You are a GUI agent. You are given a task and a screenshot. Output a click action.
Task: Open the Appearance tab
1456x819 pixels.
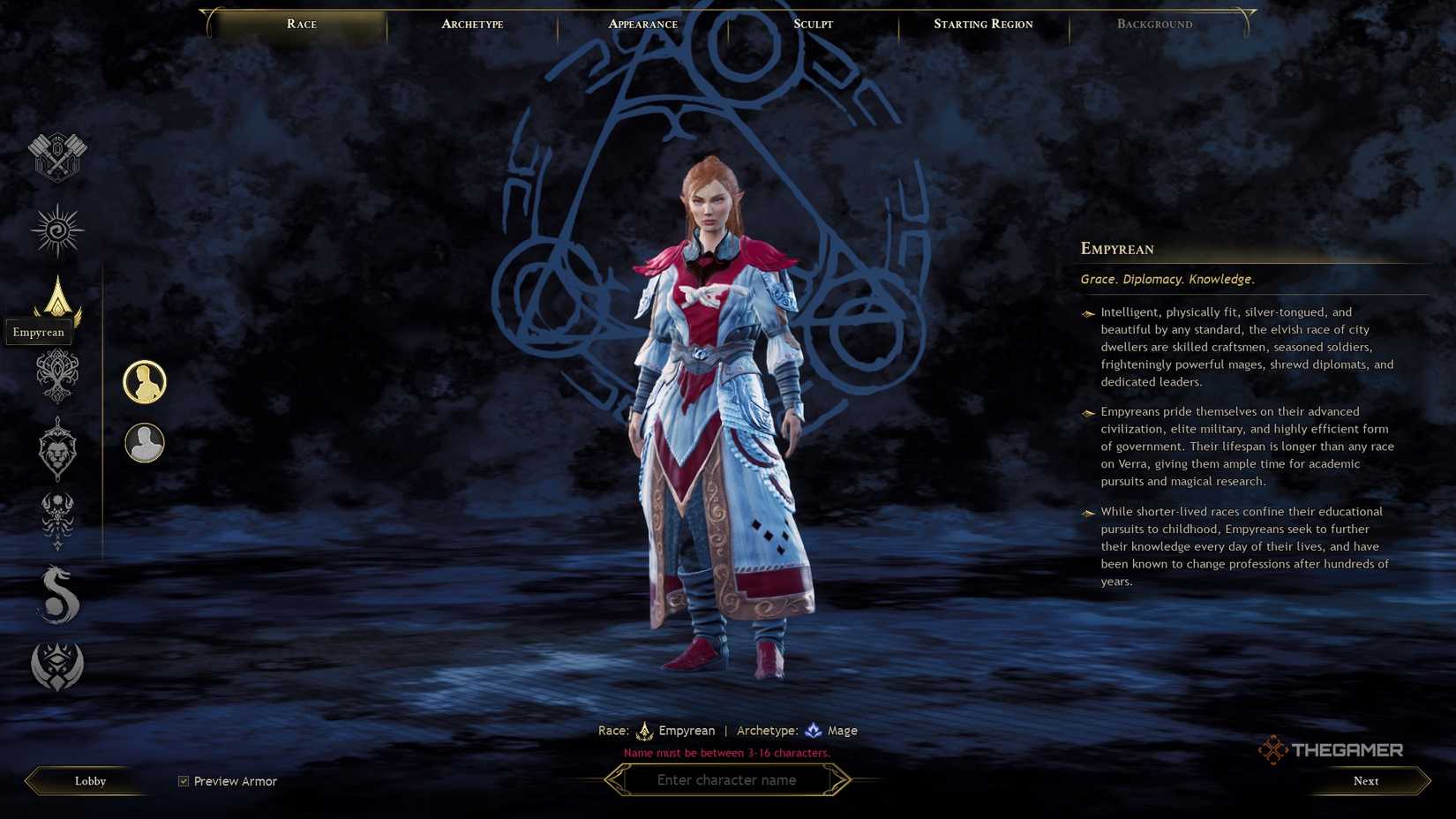pyautogui.click(x=642, y=24)
